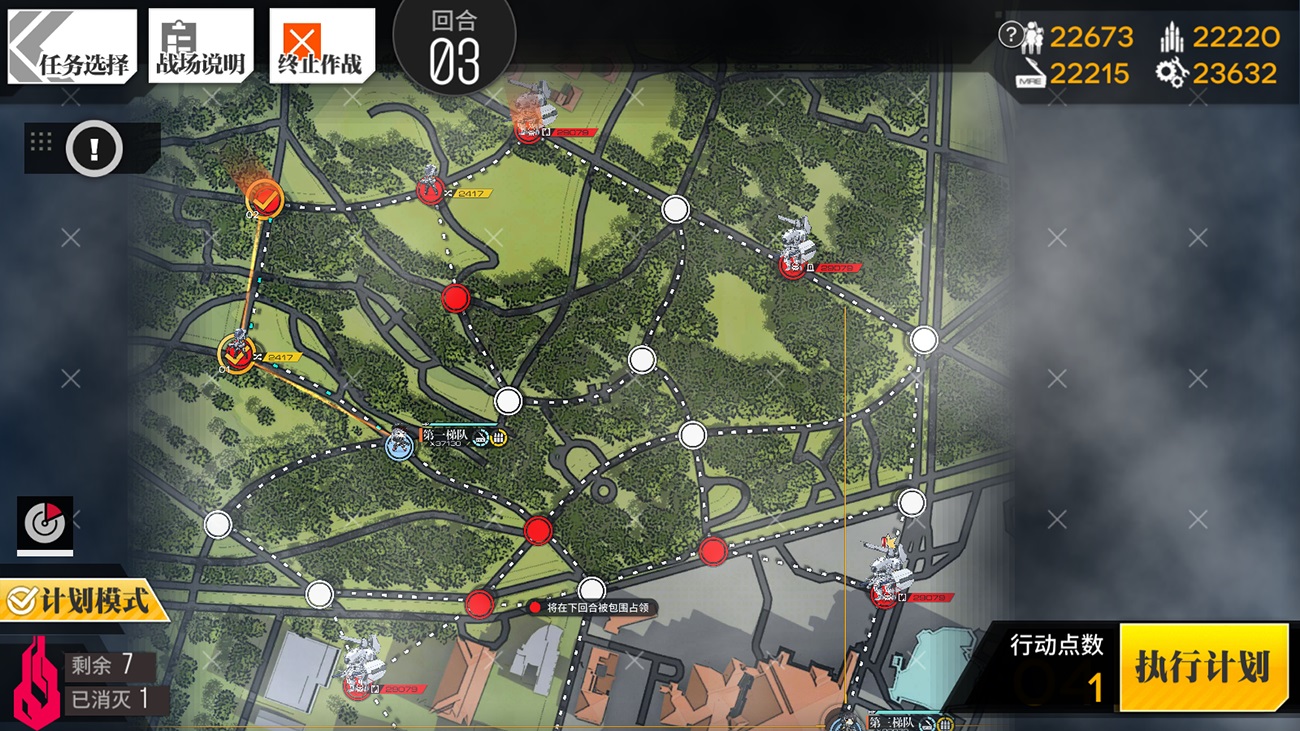Execute the plan (执行计划)
This screenshot has width=1300, height=731.
(1203, 667)
